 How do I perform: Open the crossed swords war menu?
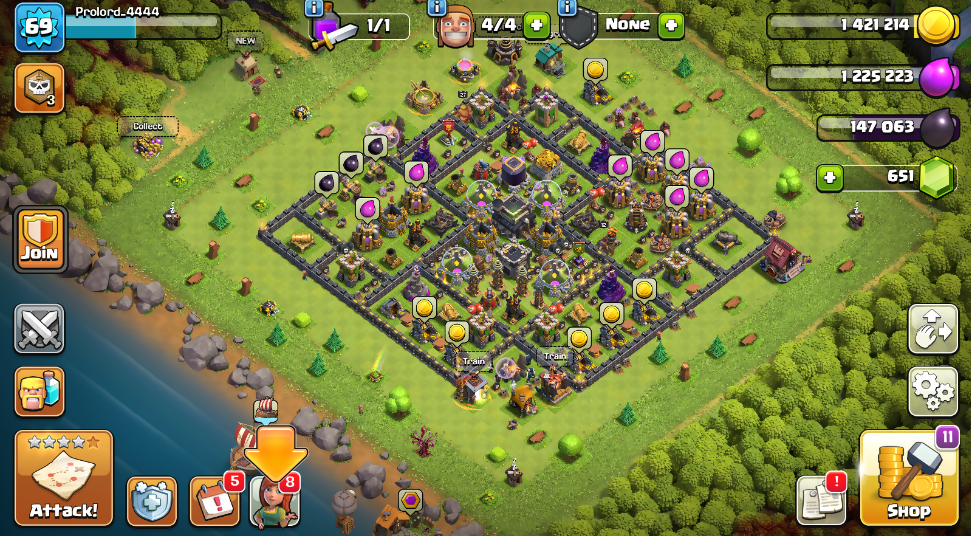[40, 329]
